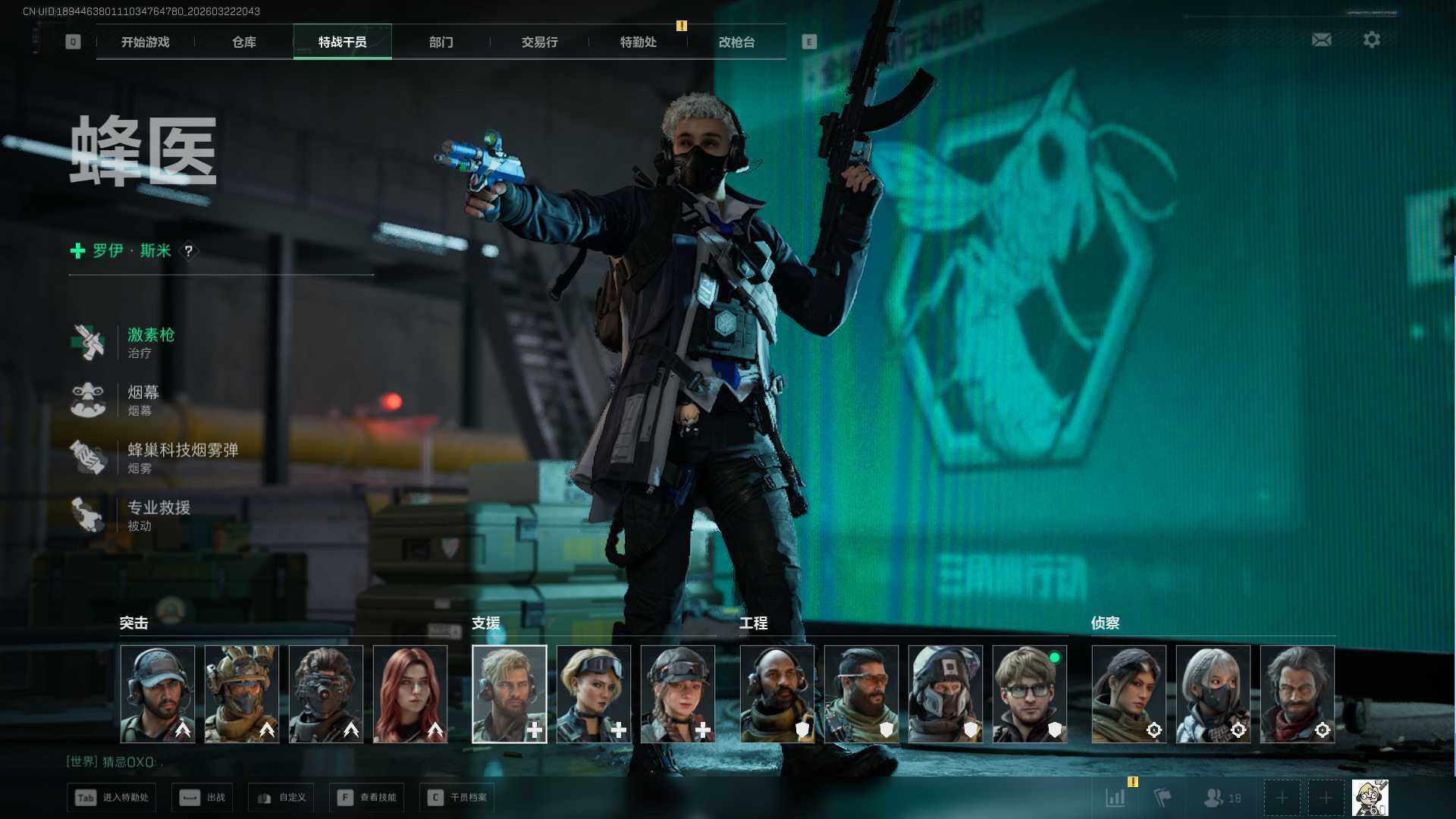View the 蜂巢科技烟雾弹 skill
1456x819 pixels.
(182, 457)
